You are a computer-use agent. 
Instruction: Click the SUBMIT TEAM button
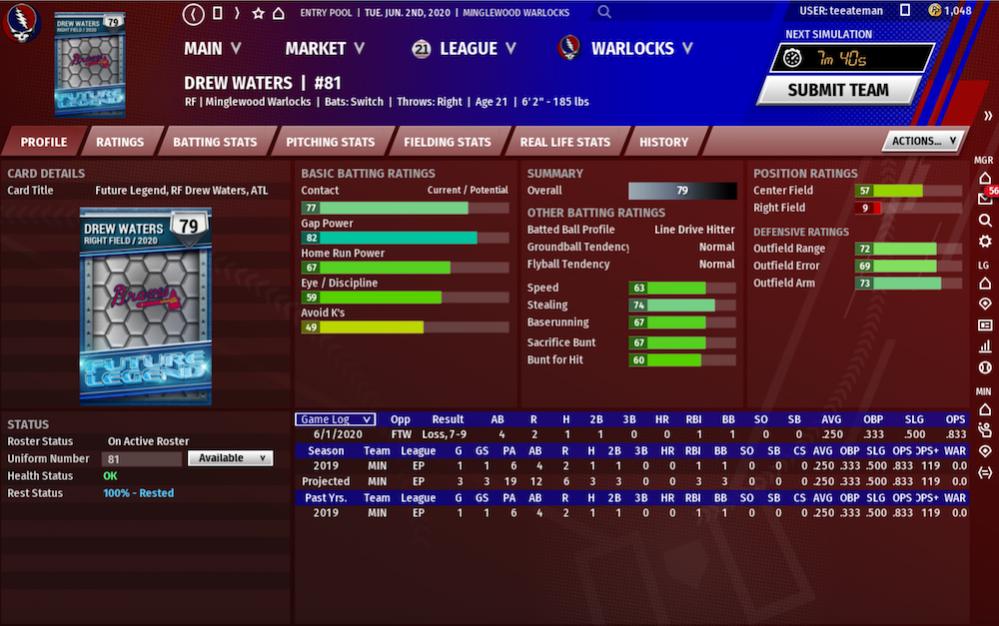pos(838,90)
